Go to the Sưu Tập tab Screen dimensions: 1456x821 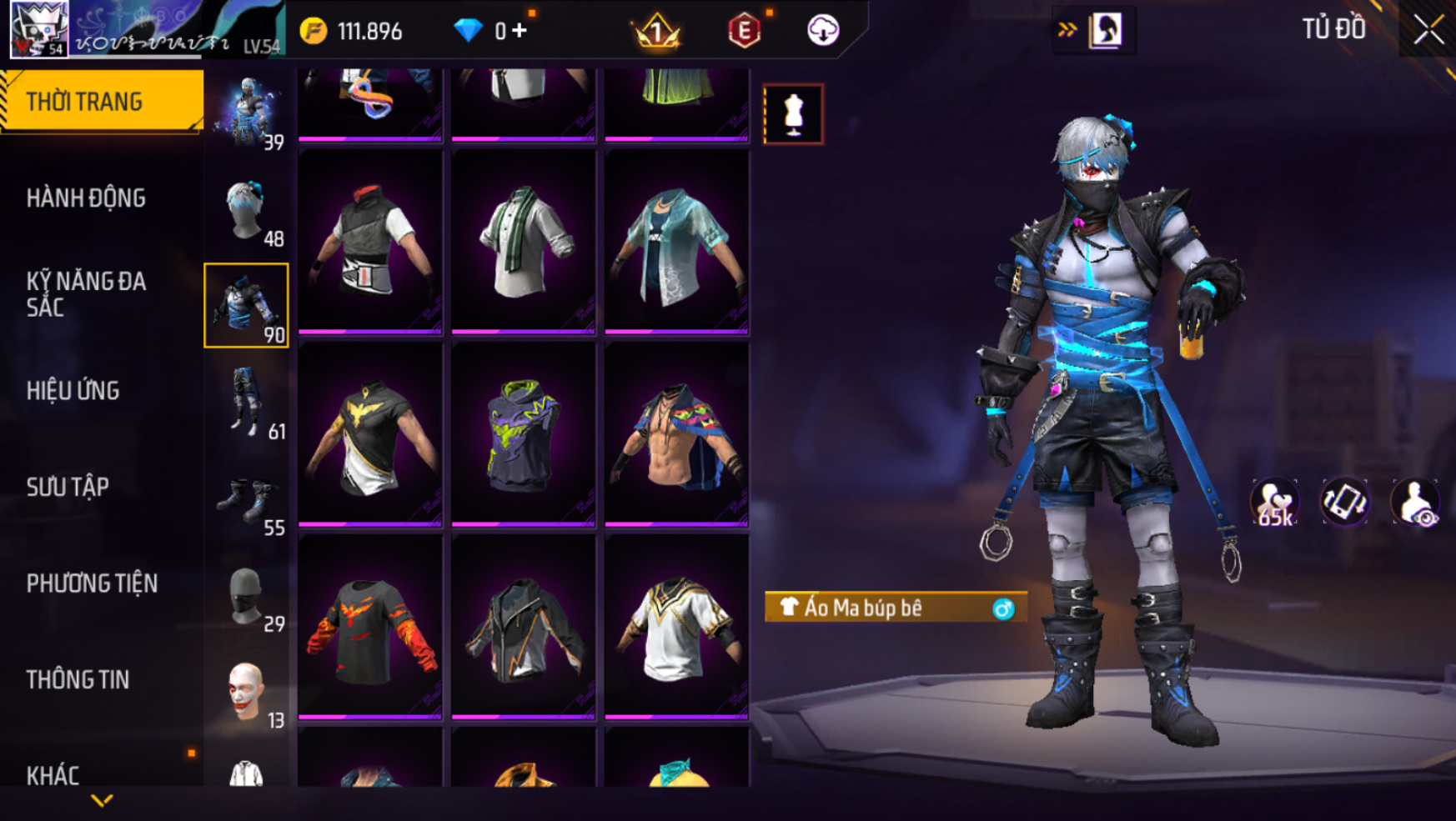pyautogui.click(x=68, y=487)
